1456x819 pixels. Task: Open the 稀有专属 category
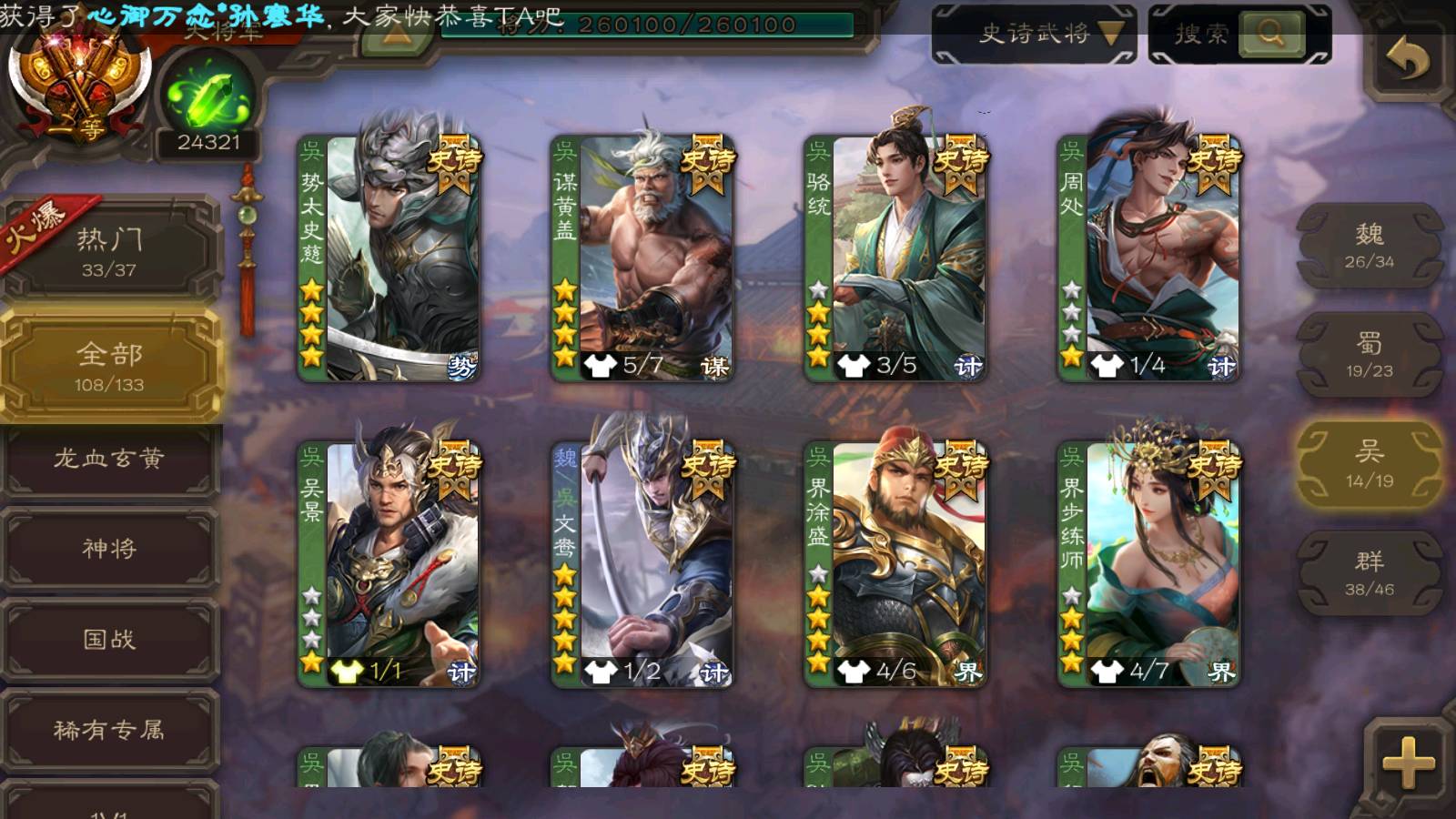[109, 730]
